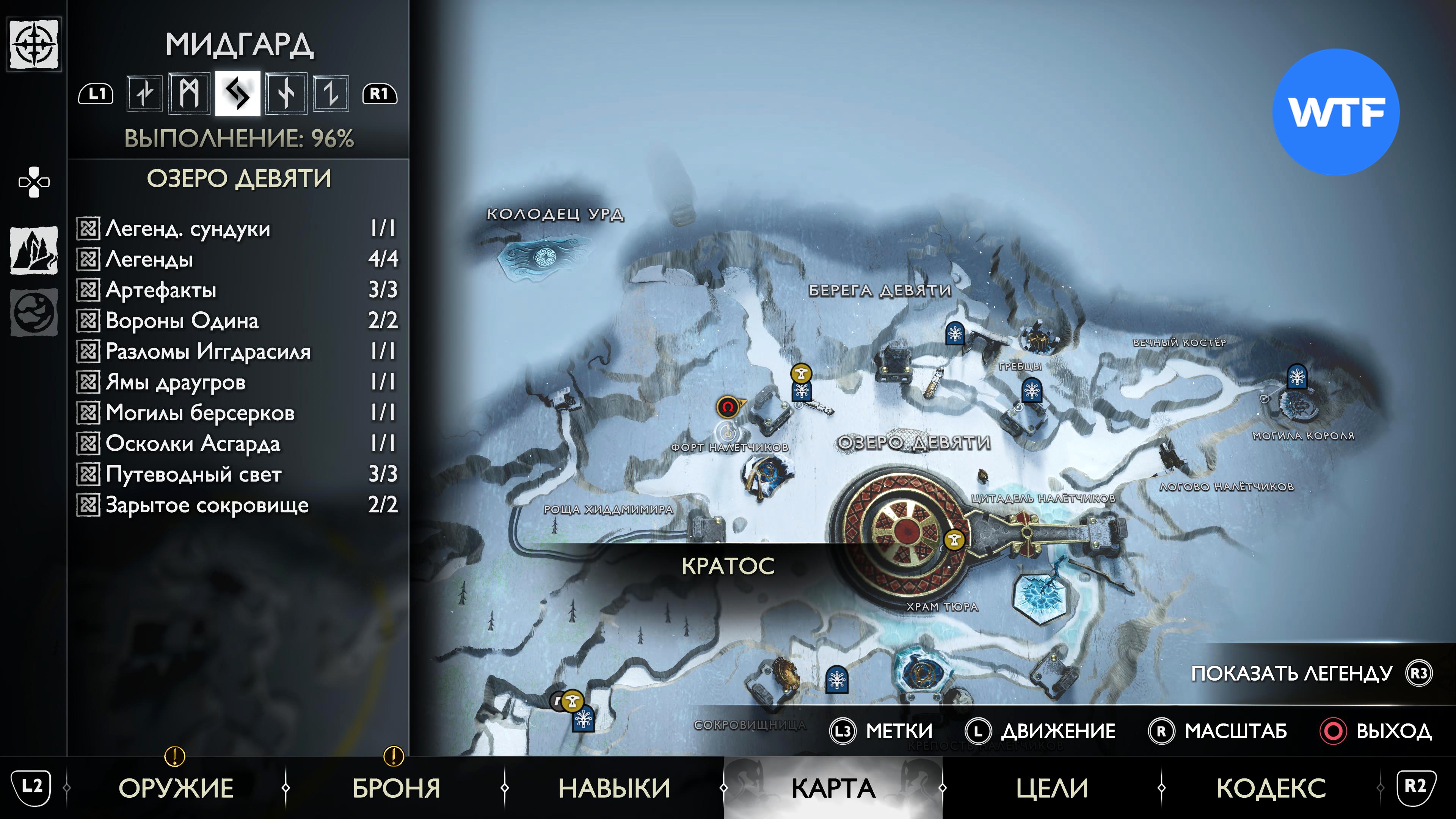The height and width of the screenshot is (819, 1456).
Task: Click the blue WTF channel logo
Action: point(1335,112)
